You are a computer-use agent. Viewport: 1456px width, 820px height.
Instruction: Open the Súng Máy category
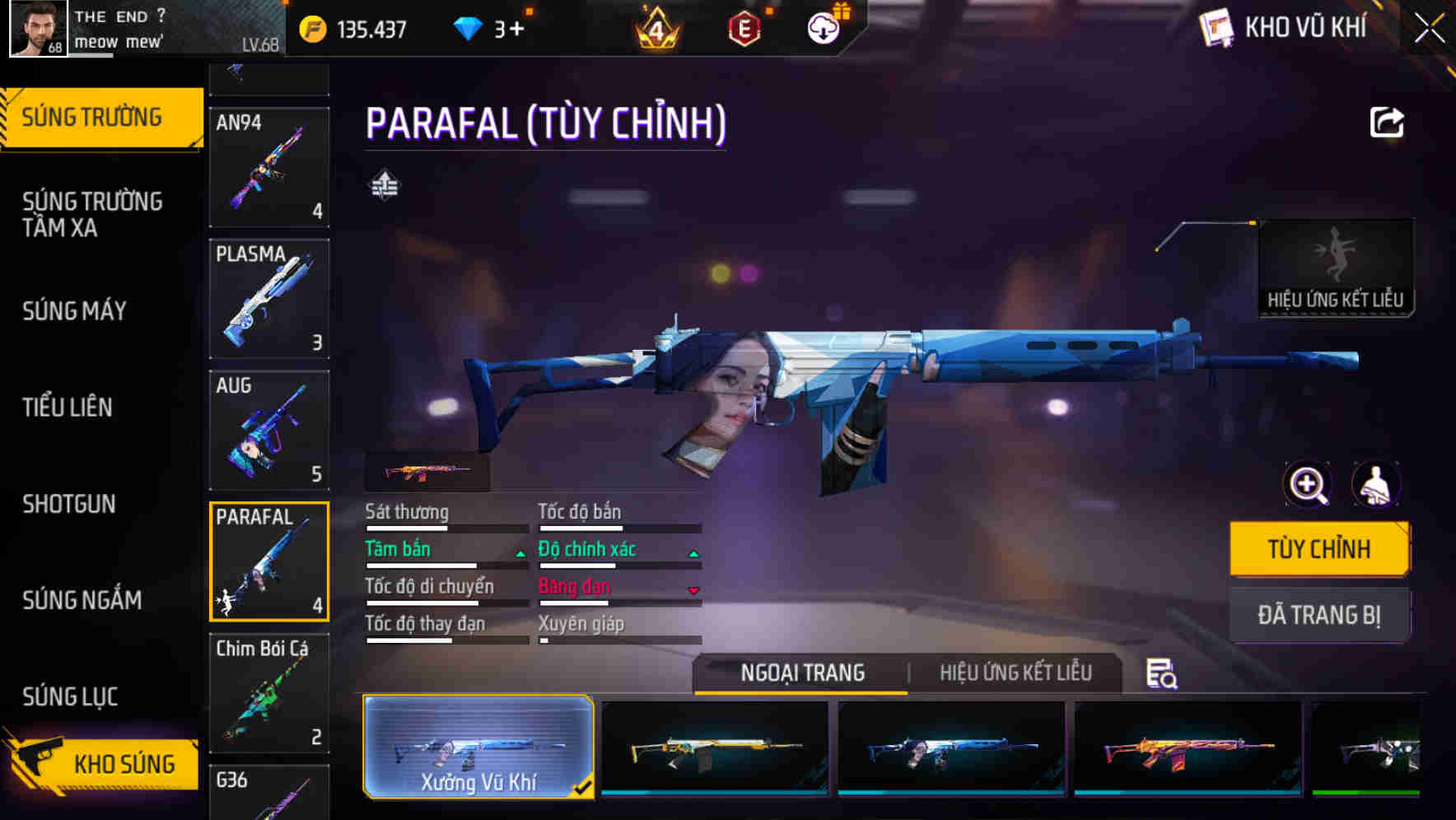(75, 311)
